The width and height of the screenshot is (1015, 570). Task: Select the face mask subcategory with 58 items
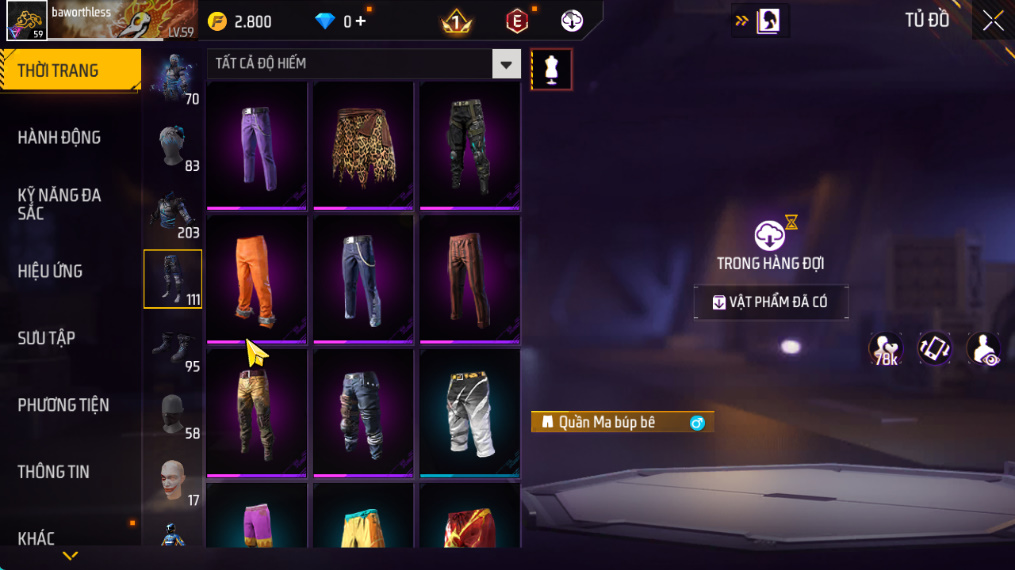coord(173,414)
